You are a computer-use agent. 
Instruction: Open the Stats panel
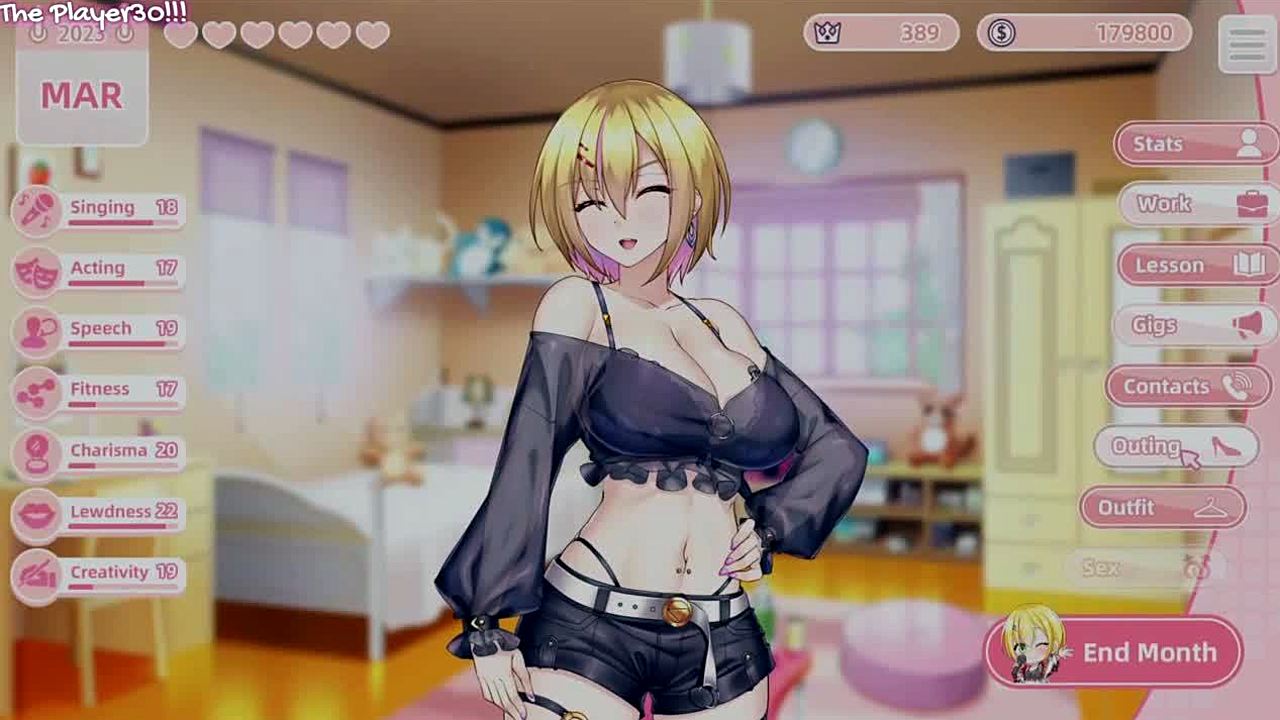tap(1195, 145)
